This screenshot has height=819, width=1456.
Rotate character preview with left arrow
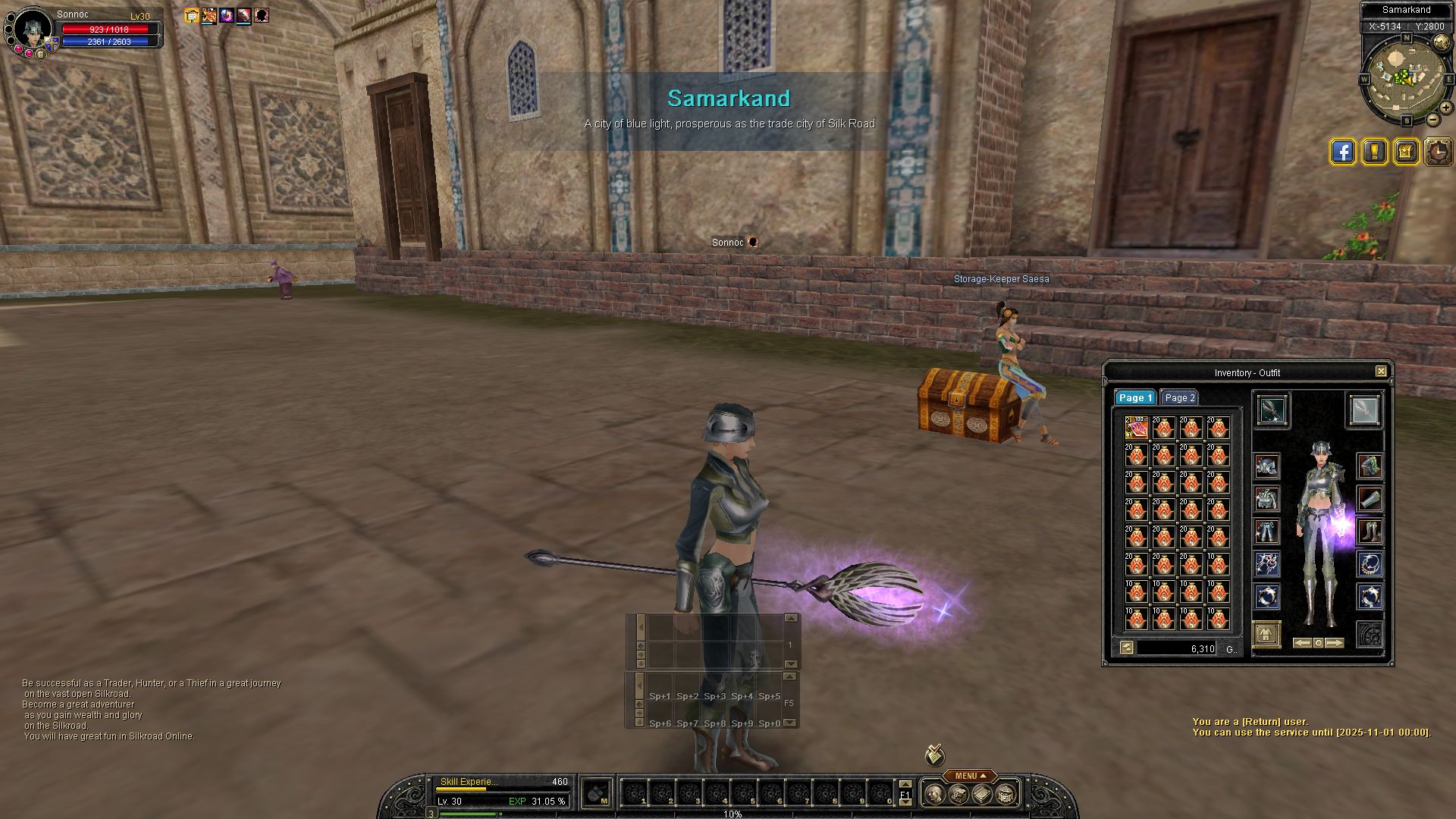[x=1302, y=643]
